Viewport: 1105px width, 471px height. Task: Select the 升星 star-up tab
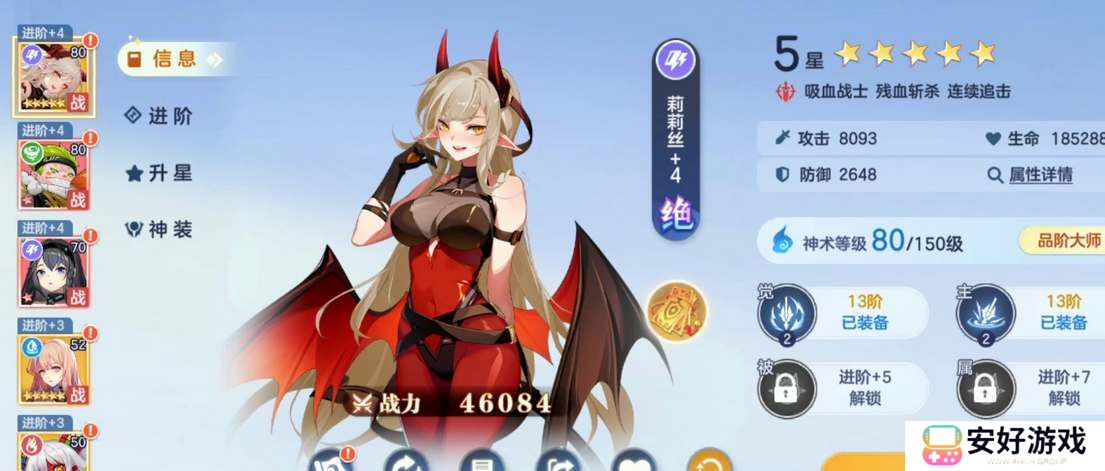tap(160, 173)
